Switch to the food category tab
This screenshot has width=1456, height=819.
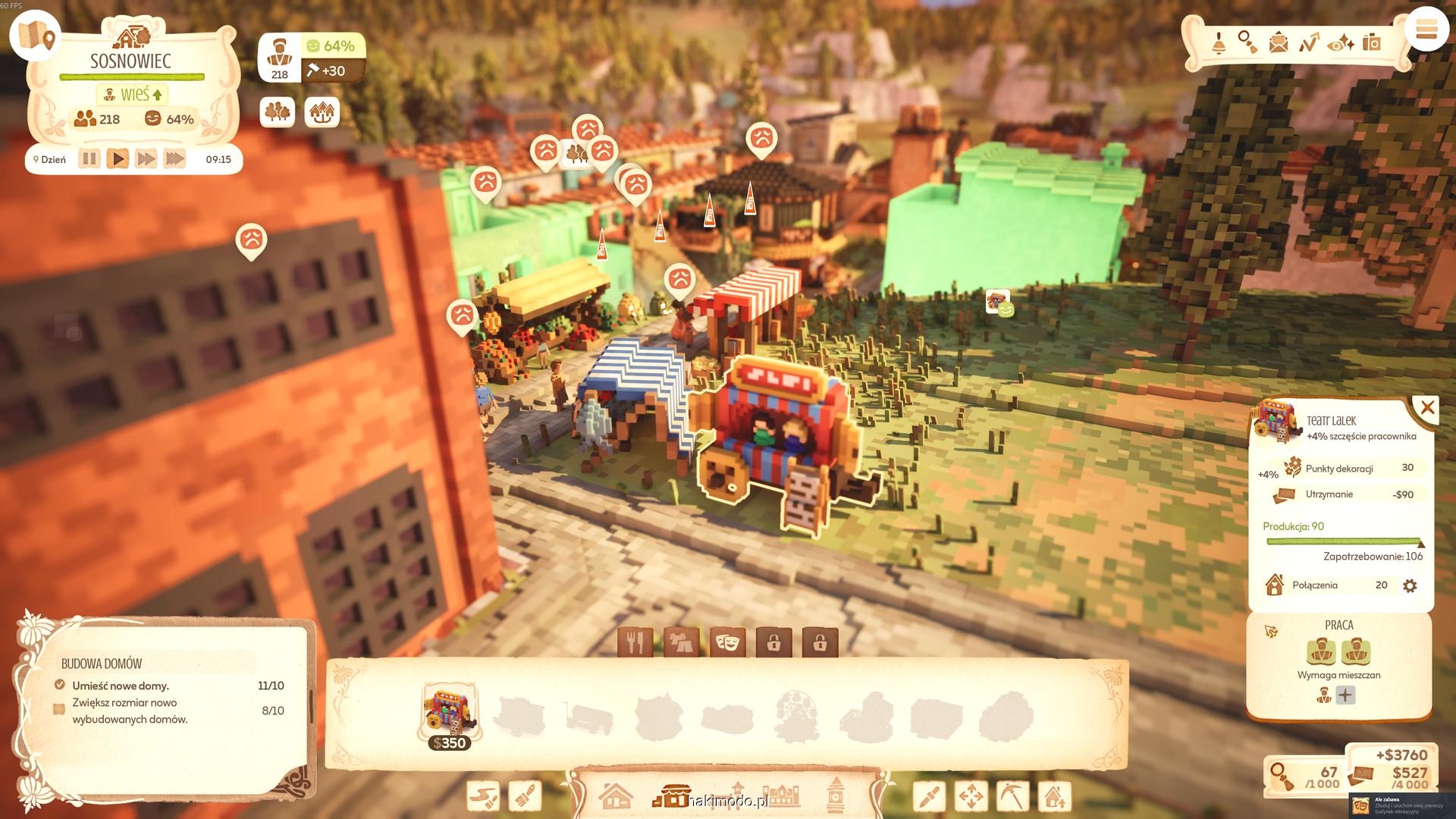[635, 643]
